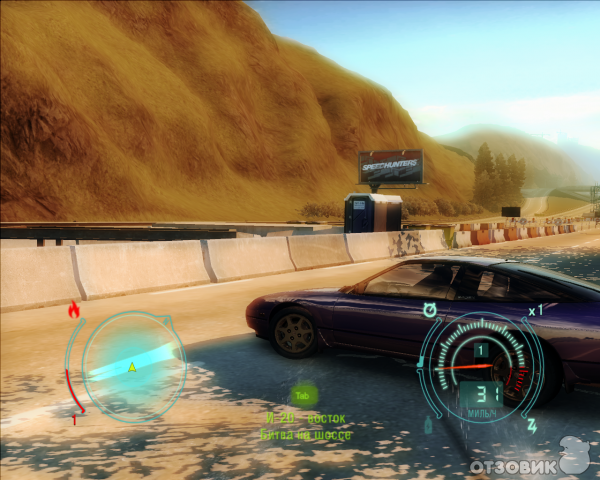
Task: Click the lightning bolt icon by the speedometer
Action: (532, 426)
